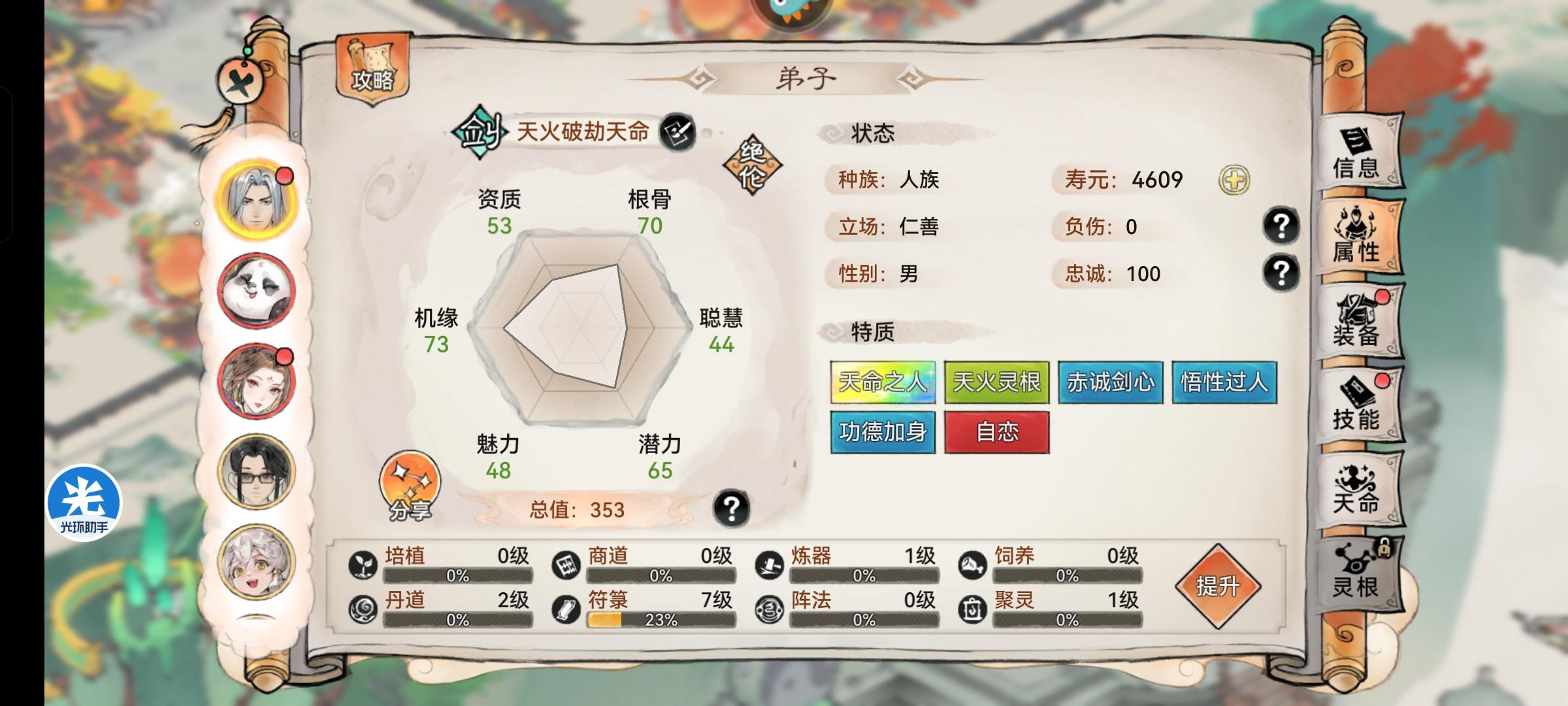Click the 聚灵 spirit-gathering skill icon
Screen dimensions: 1568x706
pyautogui.click(x=973, y=608)
